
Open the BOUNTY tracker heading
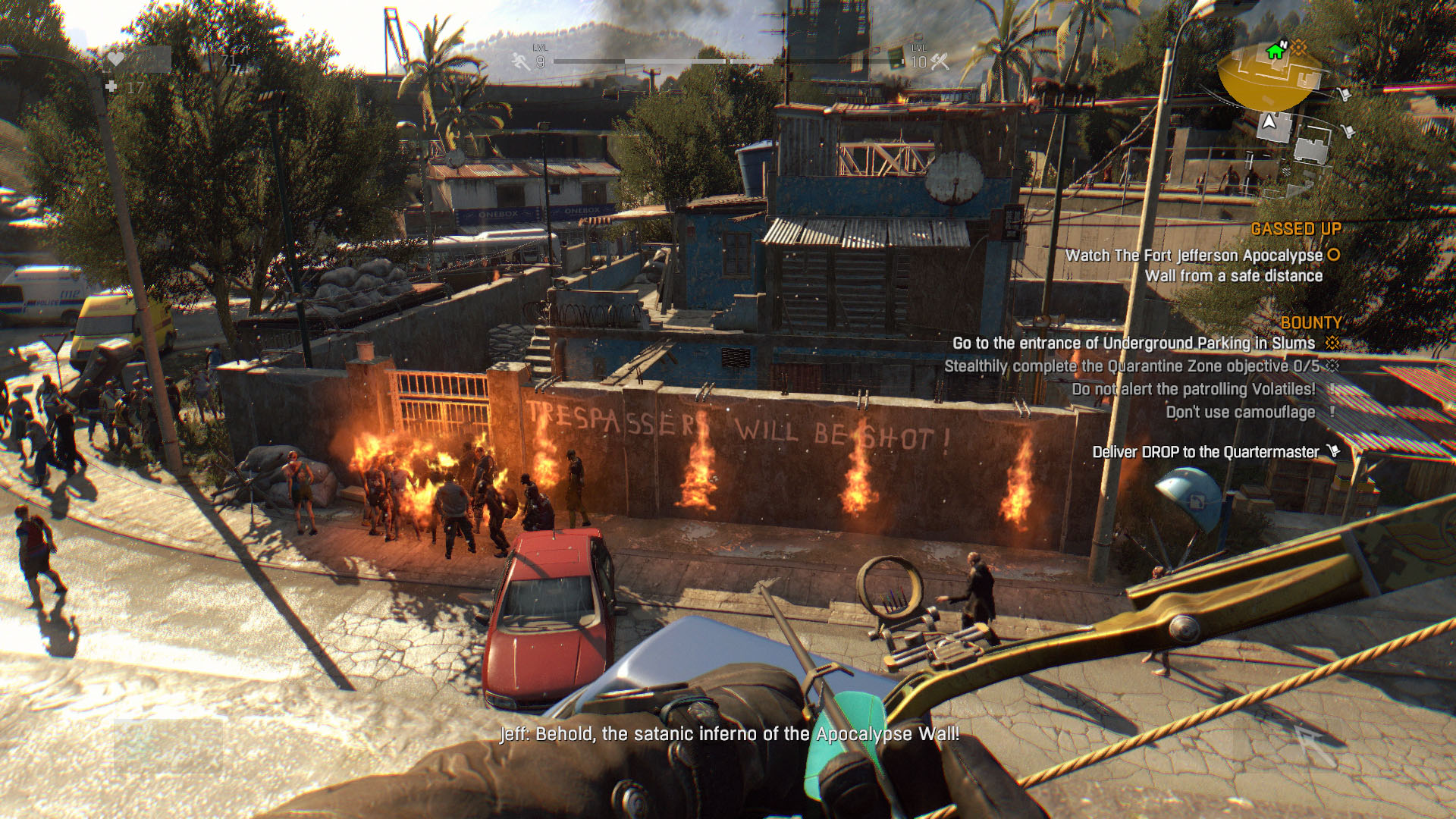tap(1310, 323)
